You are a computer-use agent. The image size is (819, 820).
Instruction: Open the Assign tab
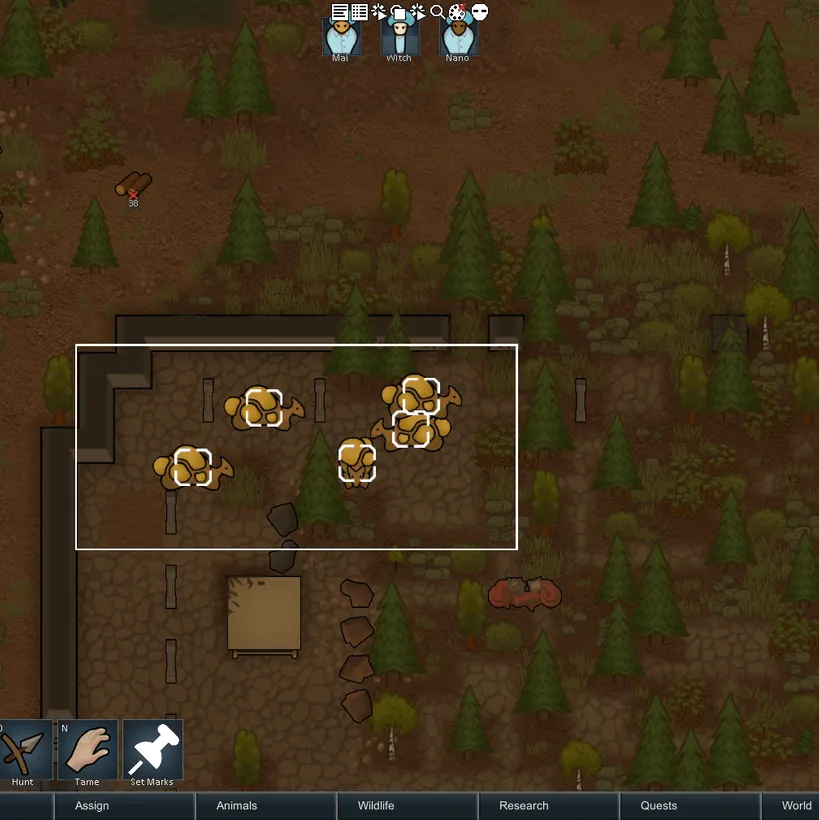92,806
